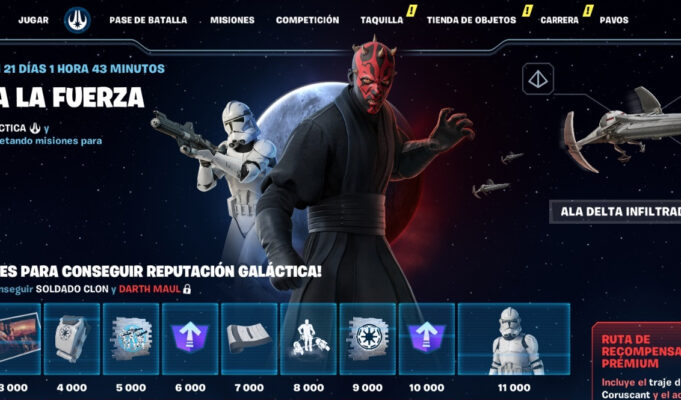
Task: Open the Pavos tab
Action: click(x=614, y=20)
